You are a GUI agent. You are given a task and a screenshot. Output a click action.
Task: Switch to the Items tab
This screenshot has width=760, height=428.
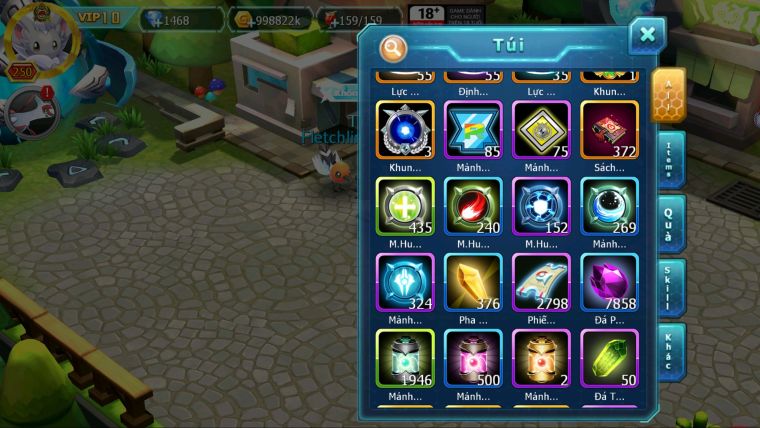coord(672,160)
